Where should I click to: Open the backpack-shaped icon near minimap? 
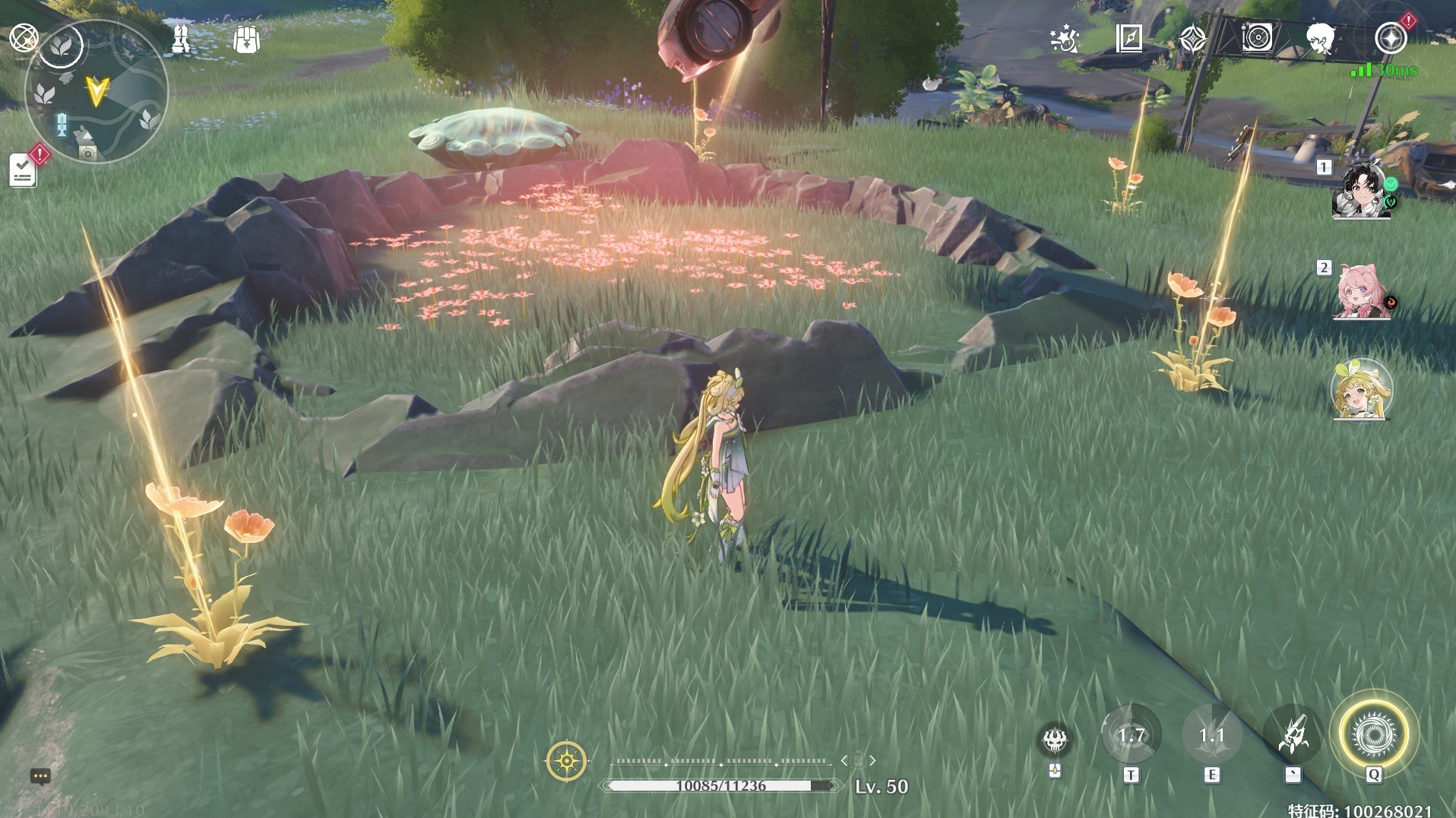click(246, 40)
